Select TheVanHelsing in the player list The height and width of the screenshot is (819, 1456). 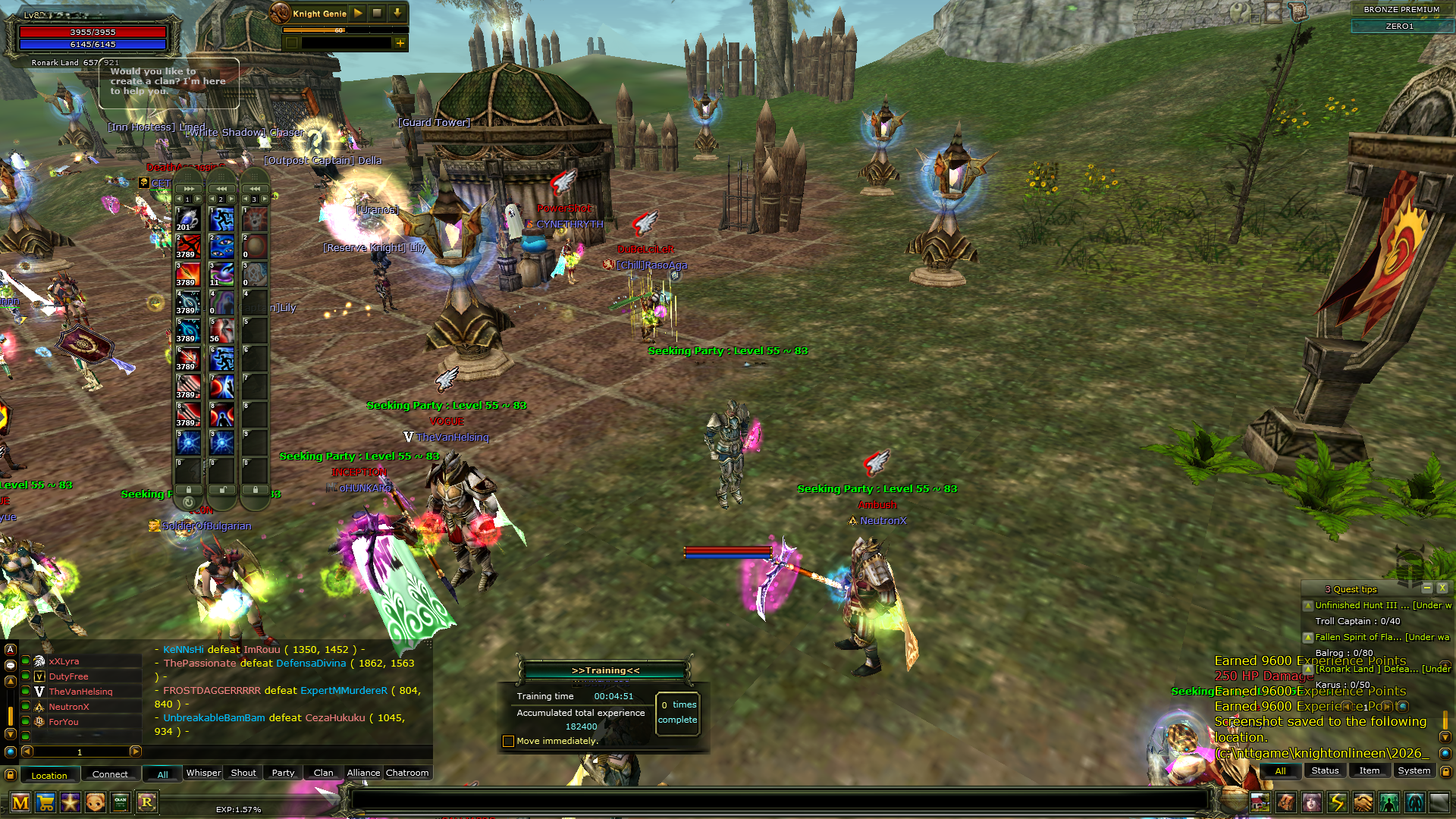[x=80, y=692]
